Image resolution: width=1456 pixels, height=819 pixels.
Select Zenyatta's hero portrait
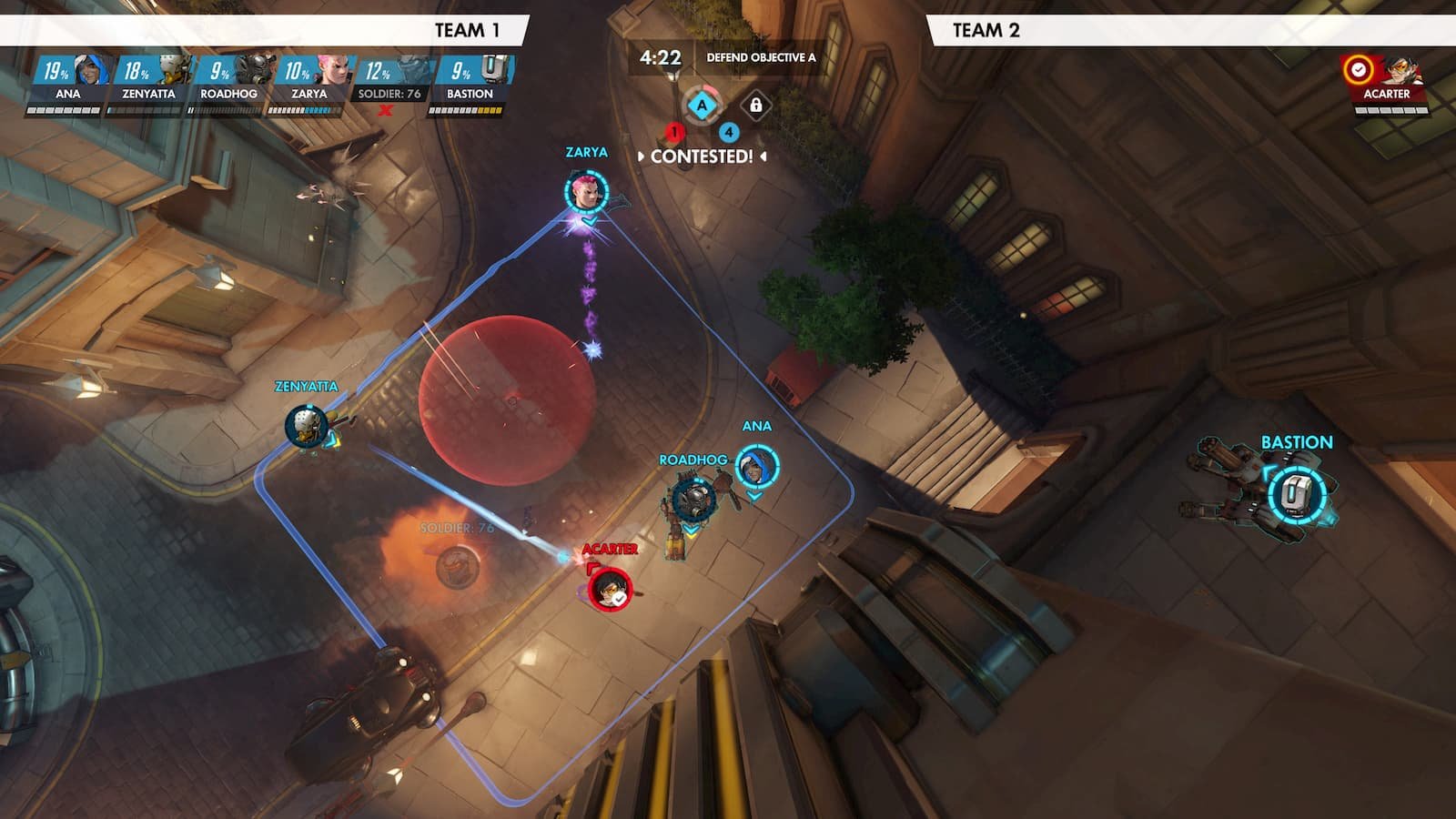(174, 68)
